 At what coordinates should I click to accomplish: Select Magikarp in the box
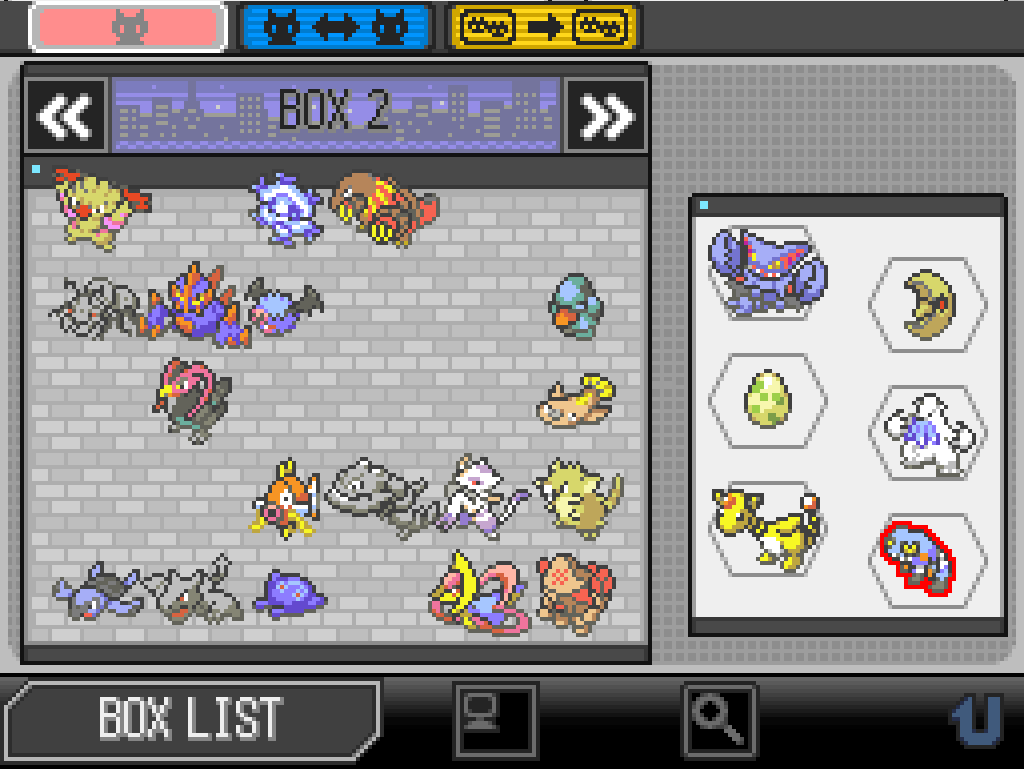point(286,497)
